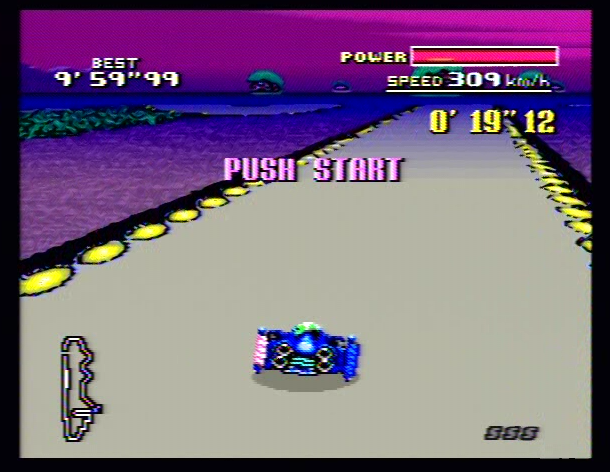Select the super jet boost icons
Image resolution: width=610 pixels, height=472 pixels.
click(511, 433)
